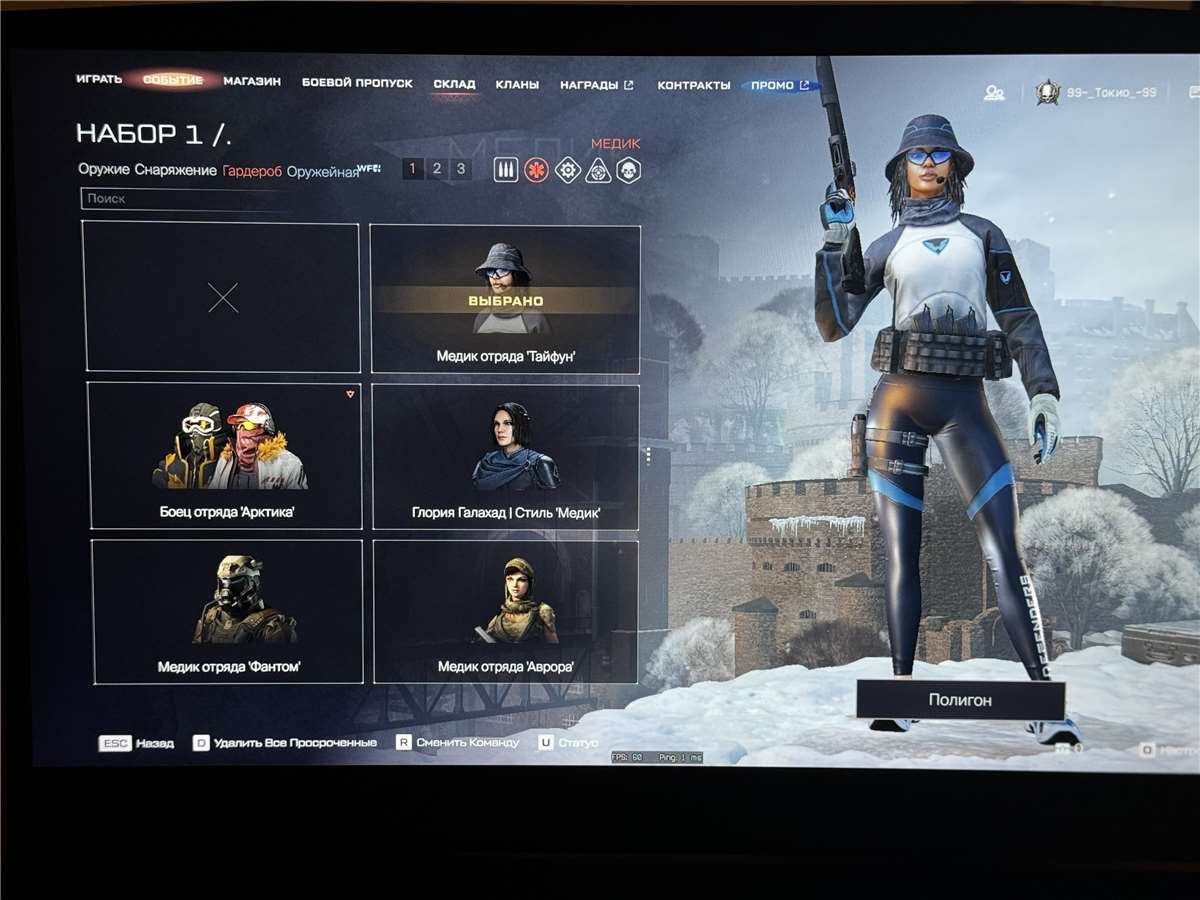Enter the Полигон shooting range
The width and height of the screenshot is (1200, 900).
tap(960, 700)
